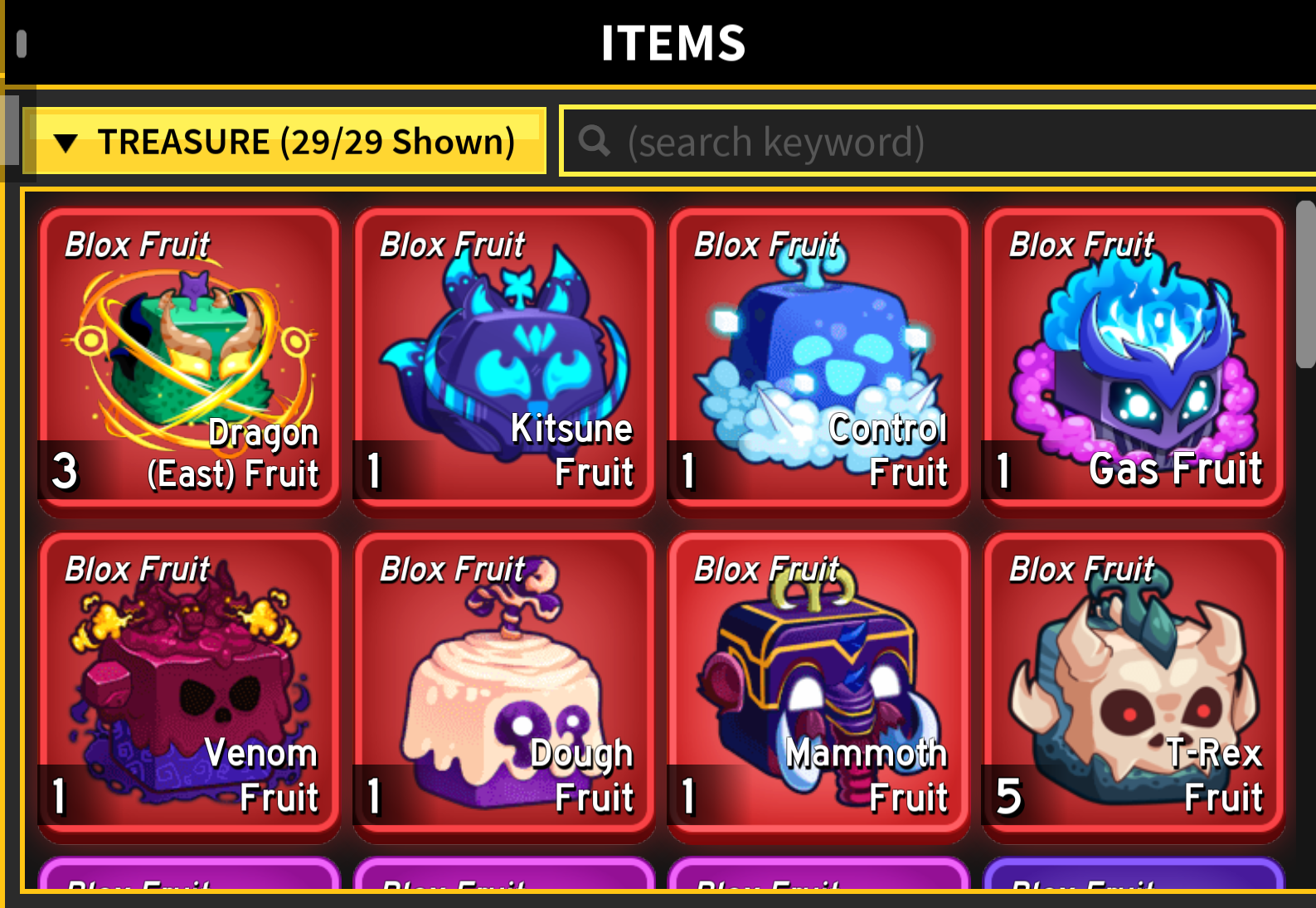1316x908 pixels.
Task: Click the search keyword input field
Action: click(x=912, y=142)
